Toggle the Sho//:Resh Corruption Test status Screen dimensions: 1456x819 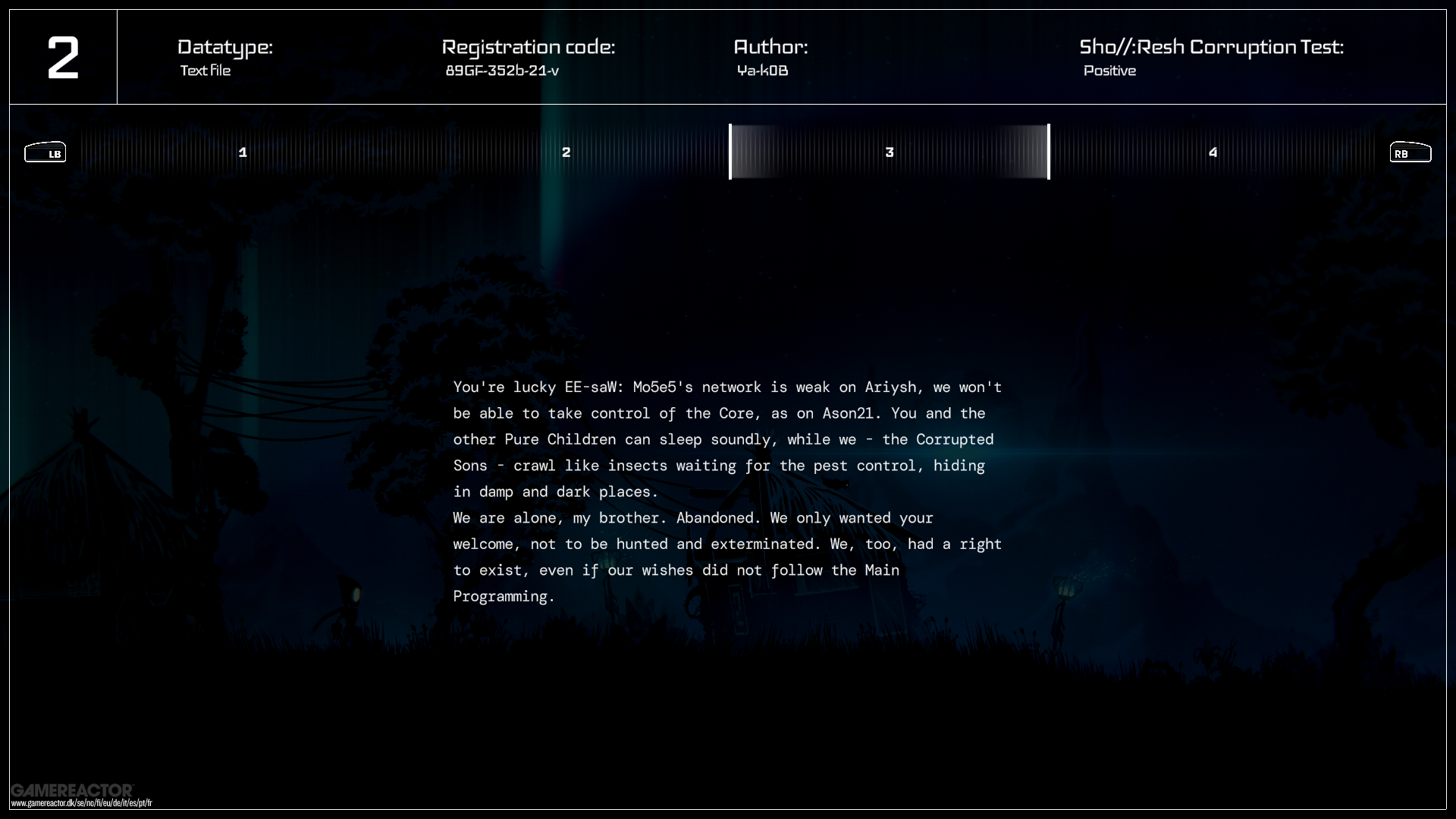pos(1211,58)
